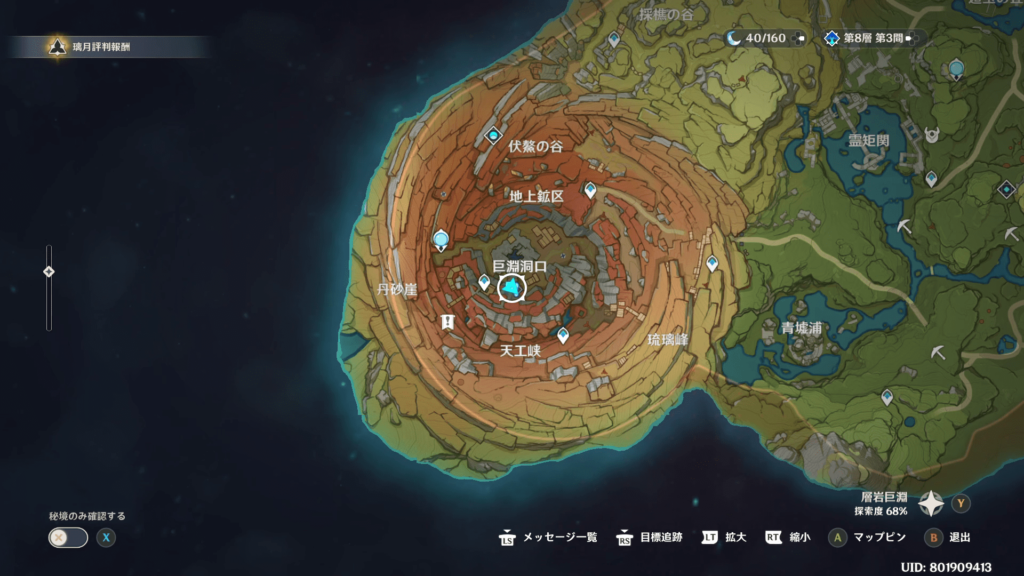Select the teleport waypoint by 天工峡

tap(563, 335)
